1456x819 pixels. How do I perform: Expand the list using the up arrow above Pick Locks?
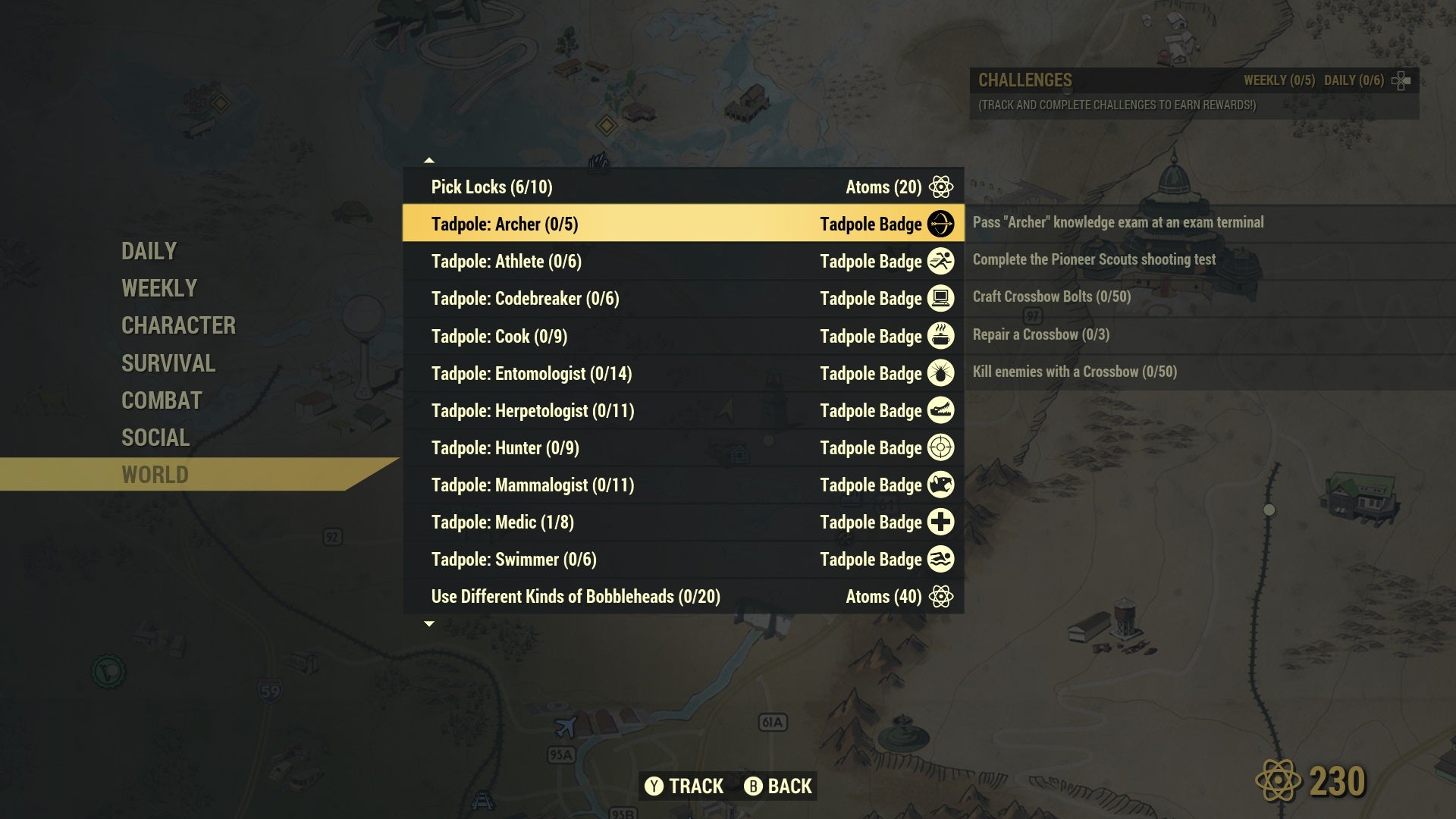tap(430, 160)
